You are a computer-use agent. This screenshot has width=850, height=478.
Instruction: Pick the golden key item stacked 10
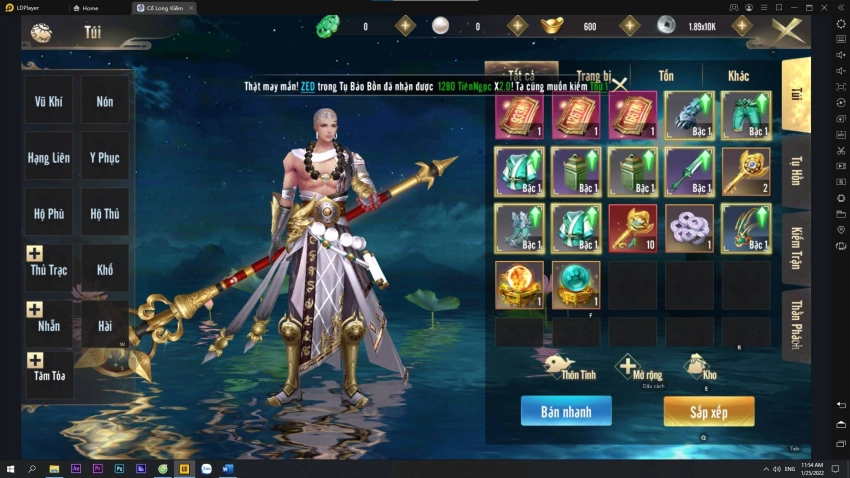coord(632,228)
